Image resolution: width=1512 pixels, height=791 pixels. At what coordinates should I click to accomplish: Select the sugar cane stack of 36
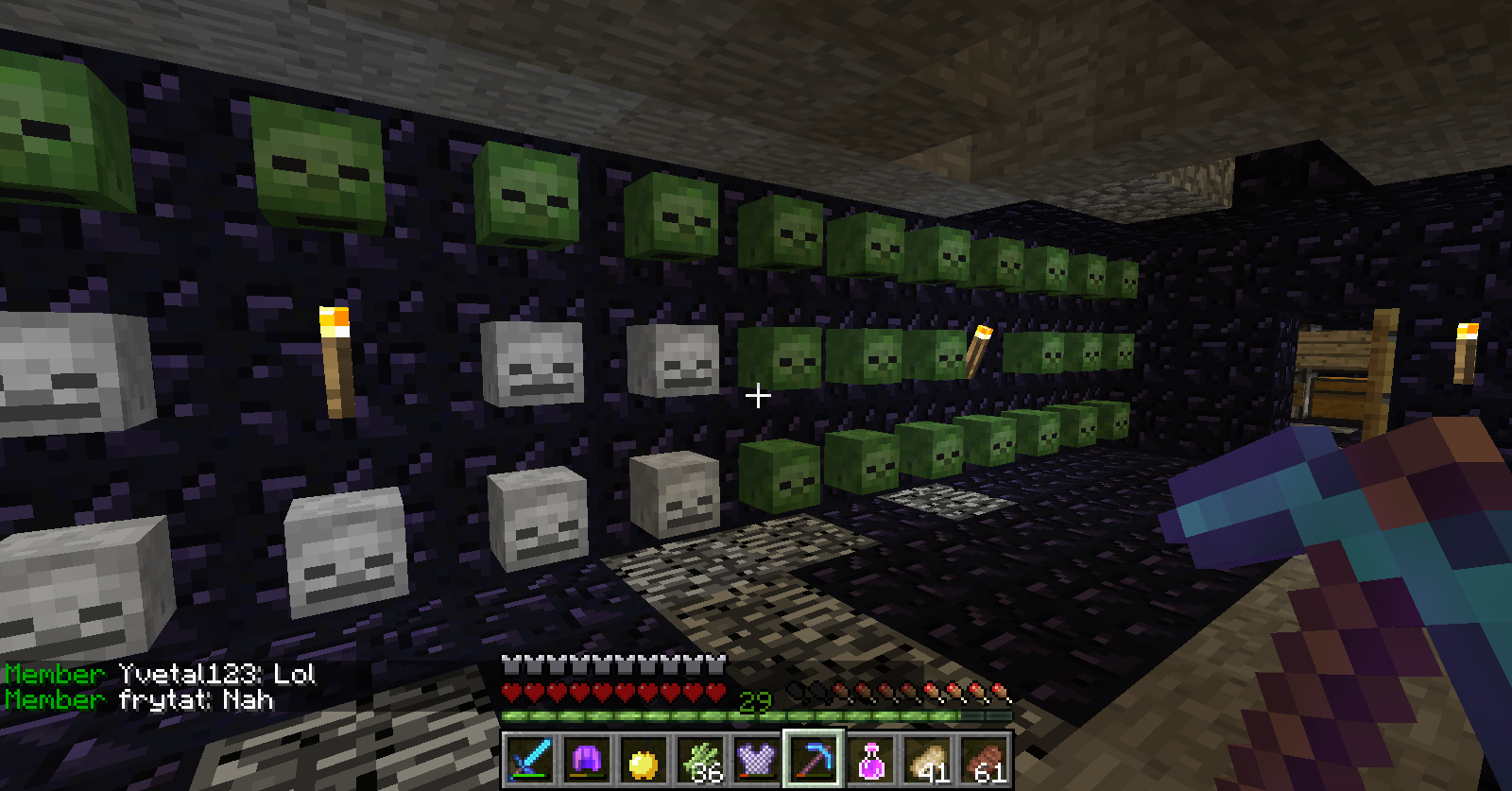pyautogui.click(x=700, y=760)
